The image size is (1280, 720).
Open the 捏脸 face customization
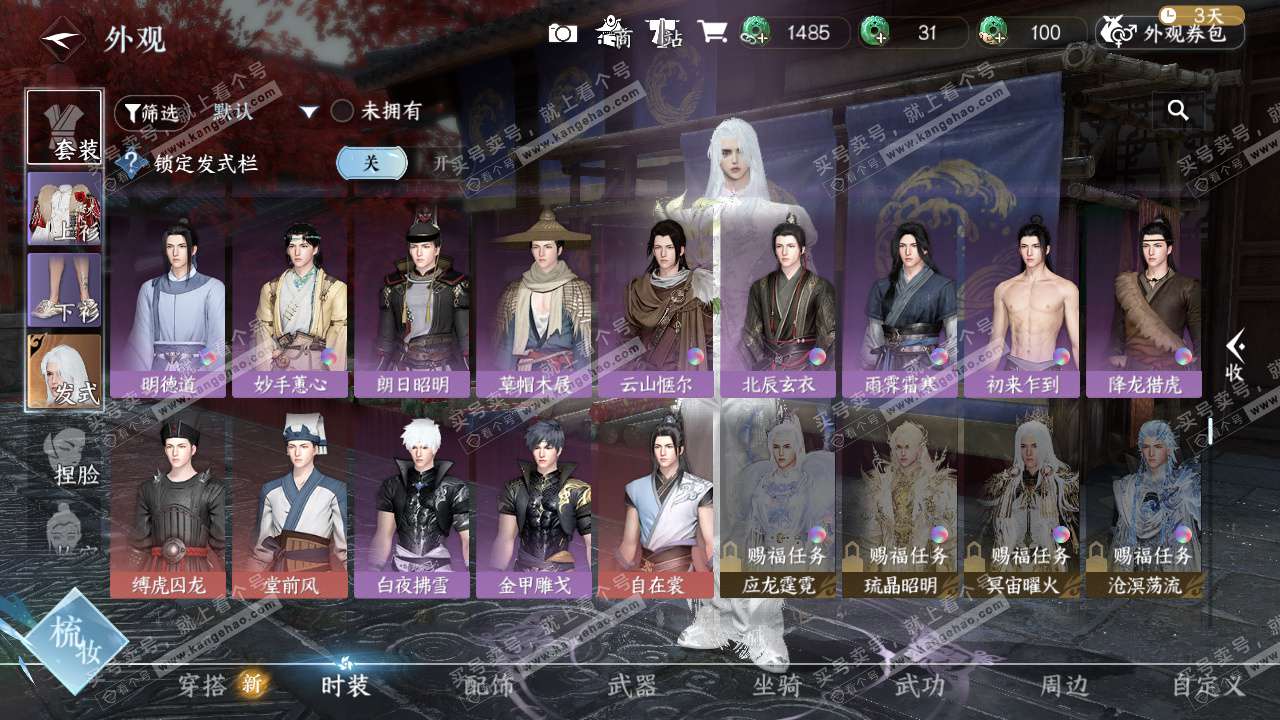[x=70, y=455]
